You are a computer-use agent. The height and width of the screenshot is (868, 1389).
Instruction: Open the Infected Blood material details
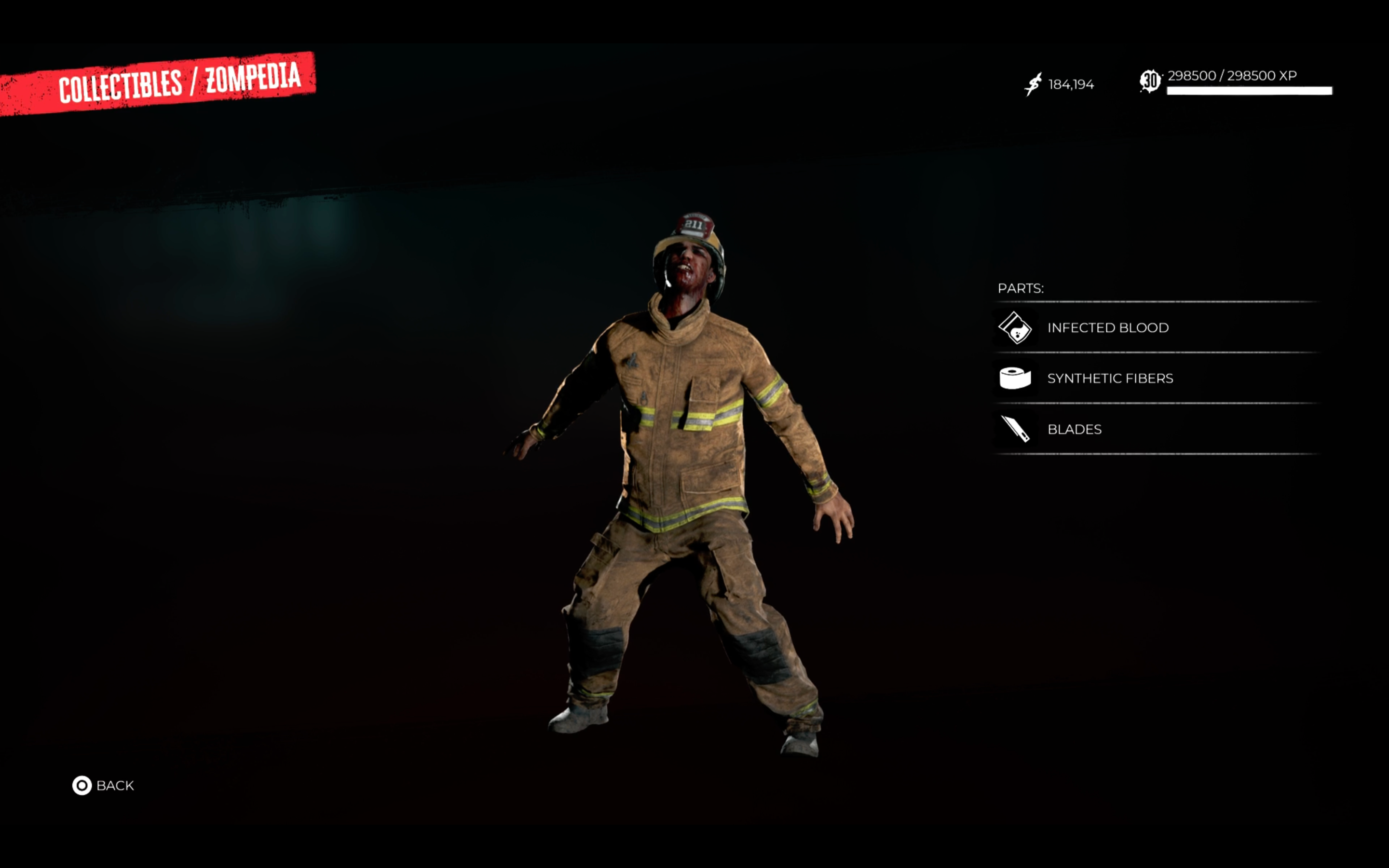[1108, 328]
